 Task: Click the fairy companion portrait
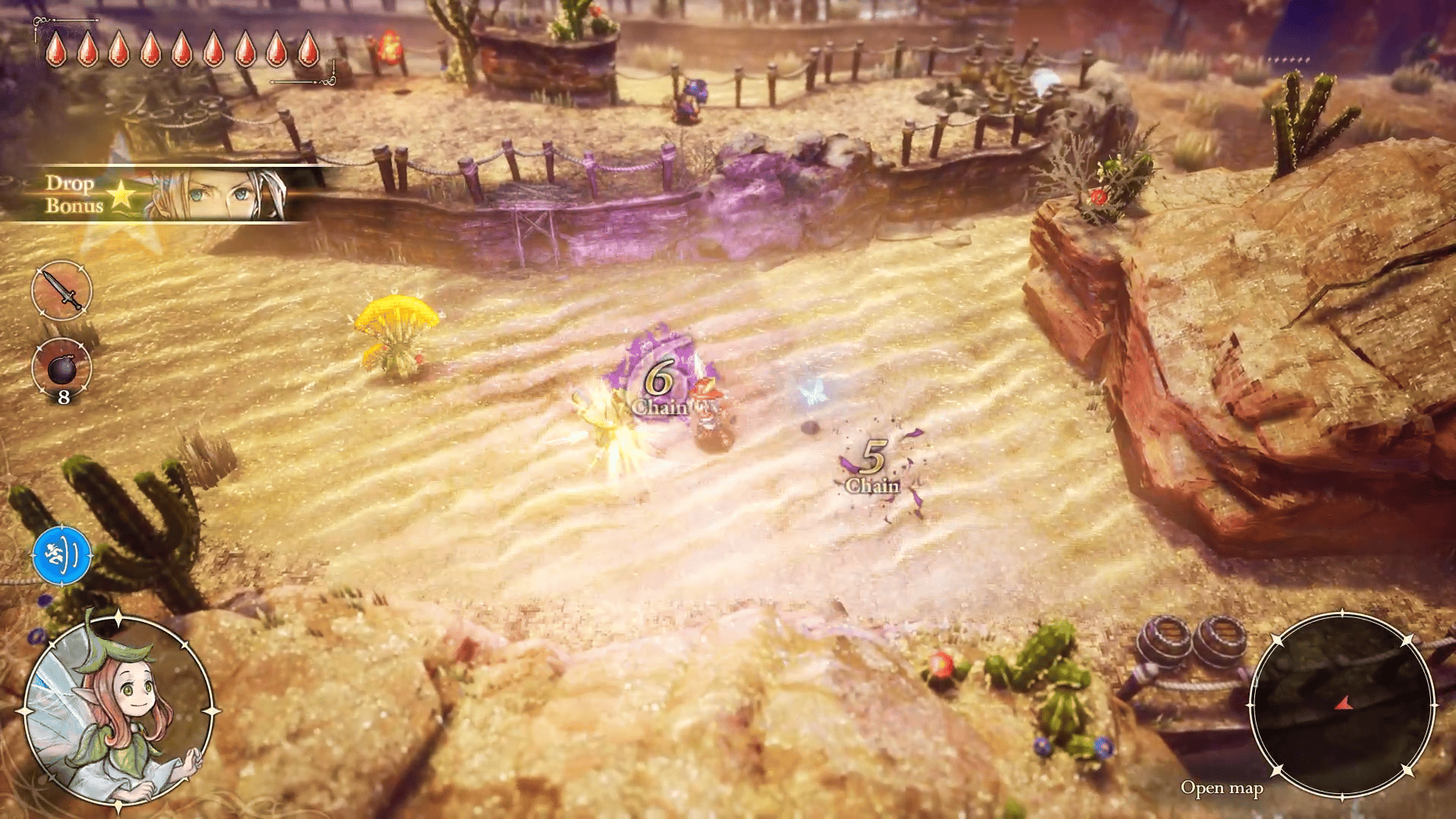pos(118,711)
